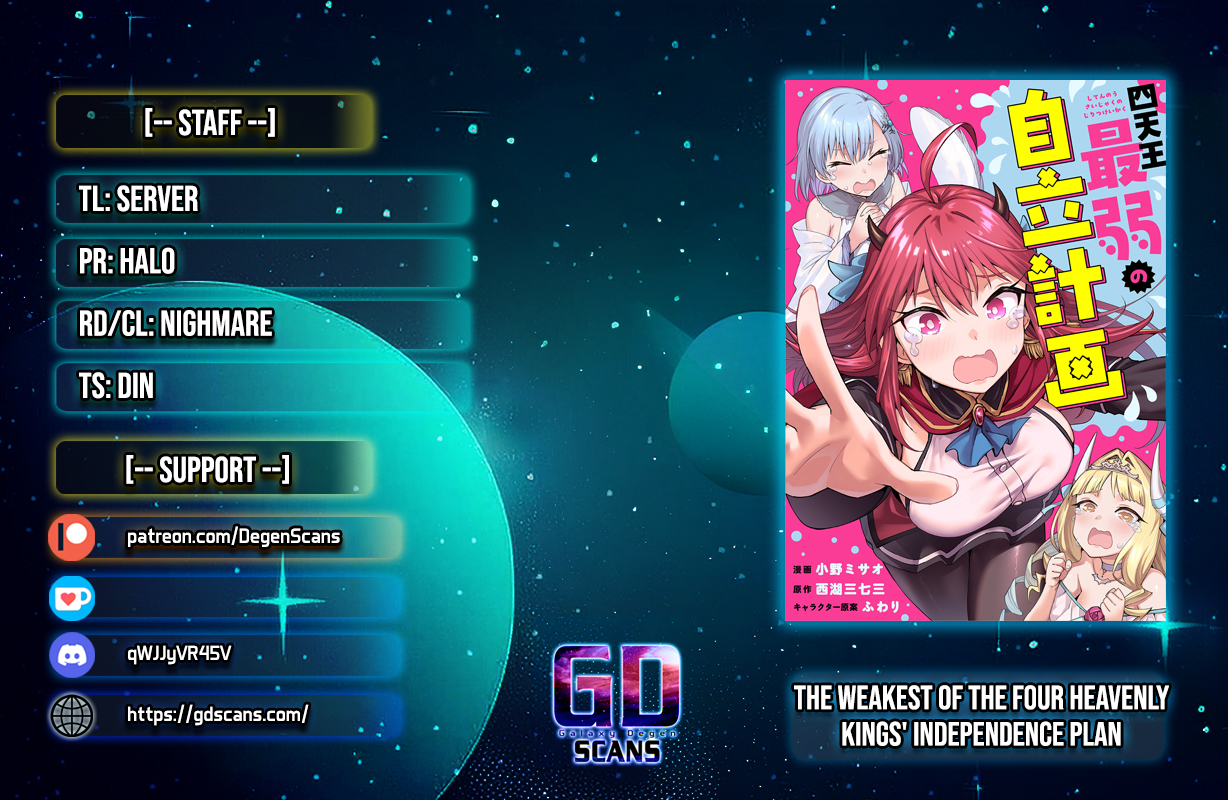Click the Patreon logo icon
Viewport: 1228px width, 800px height.
(x=72, y=538)
